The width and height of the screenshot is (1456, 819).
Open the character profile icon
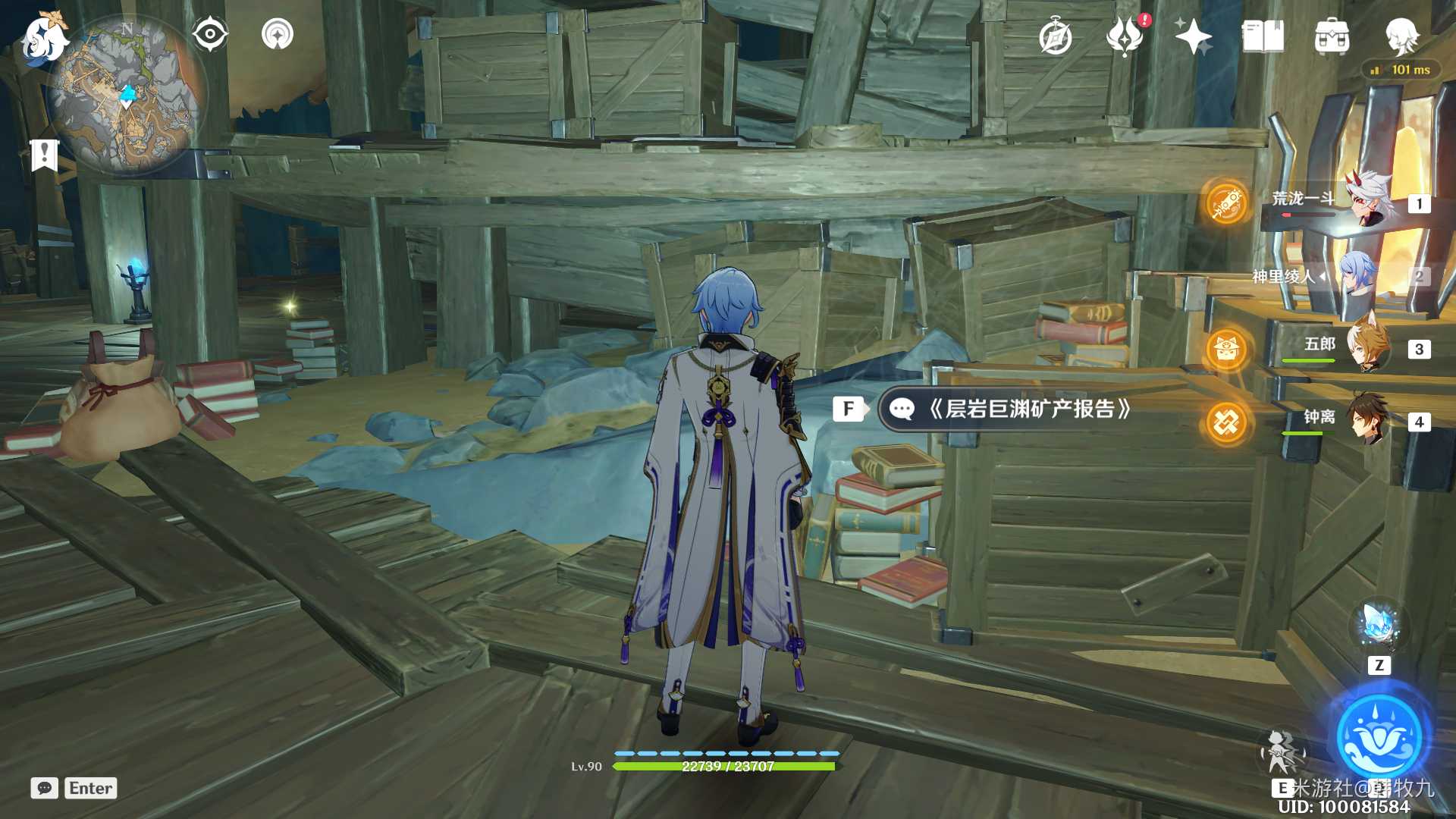1401,35
